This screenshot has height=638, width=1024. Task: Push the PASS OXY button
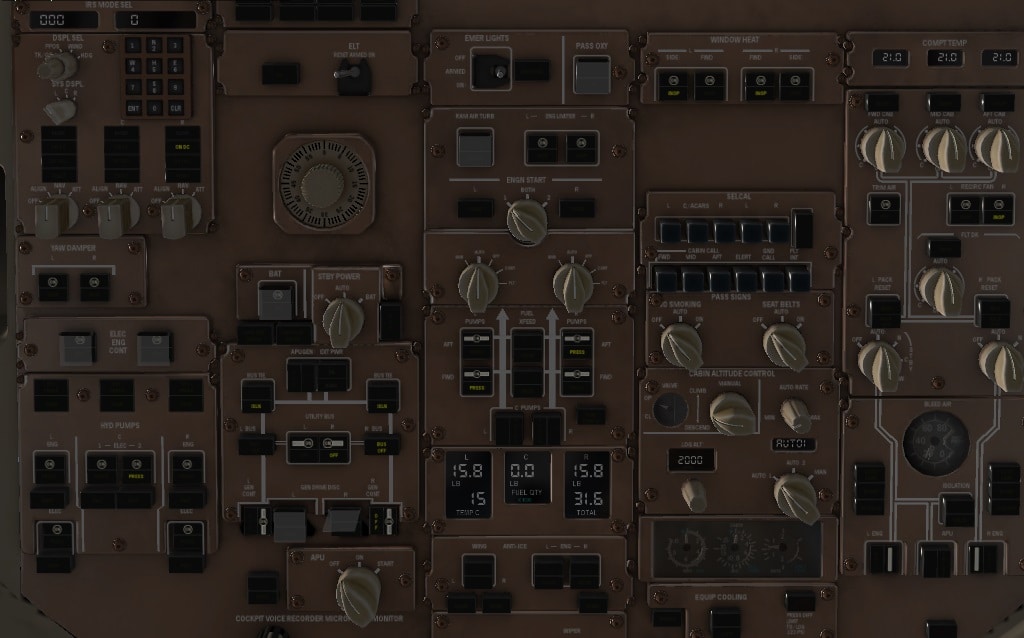(591, 73)
